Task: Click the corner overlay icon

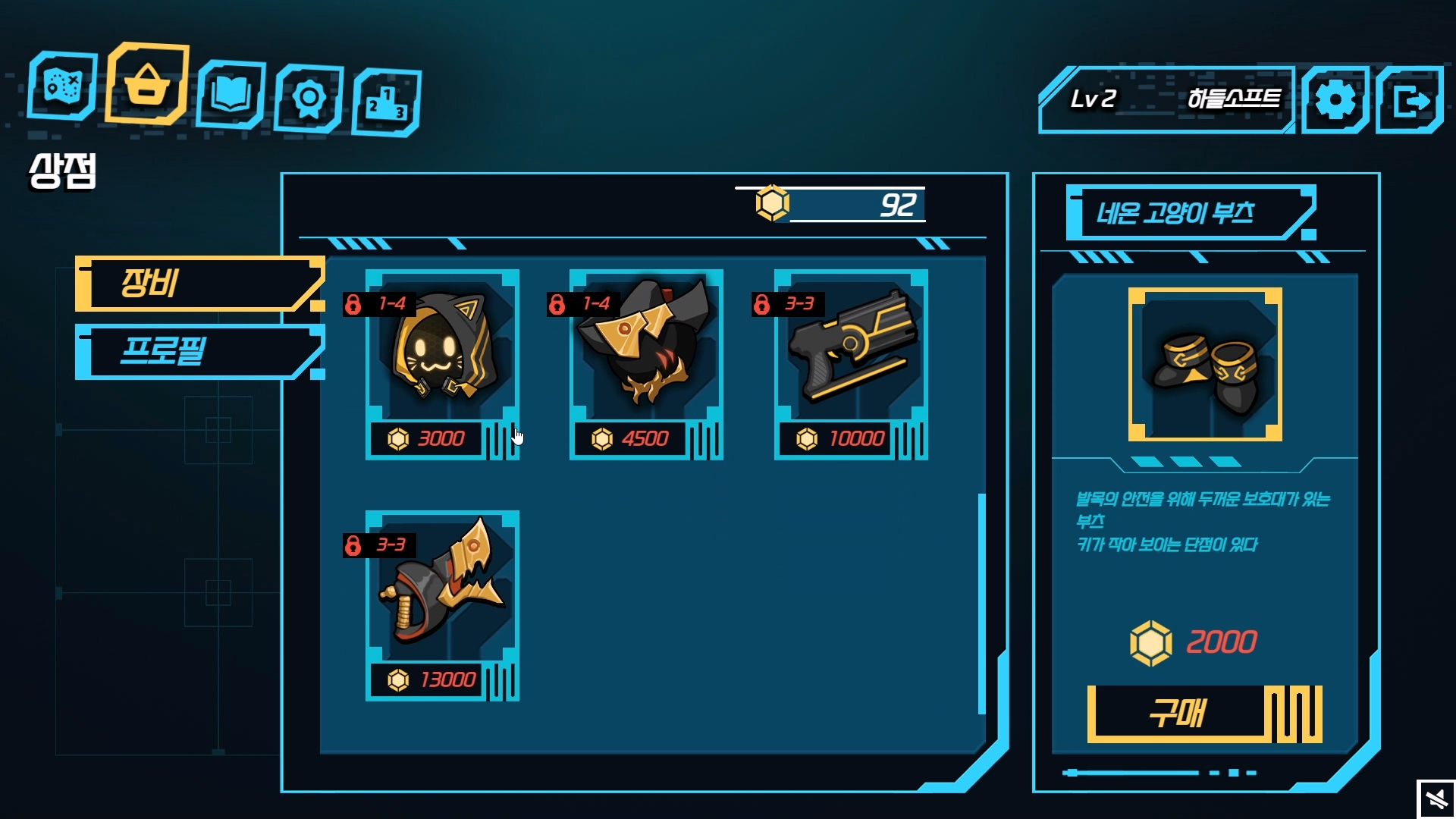Action: pos(1436,799)
